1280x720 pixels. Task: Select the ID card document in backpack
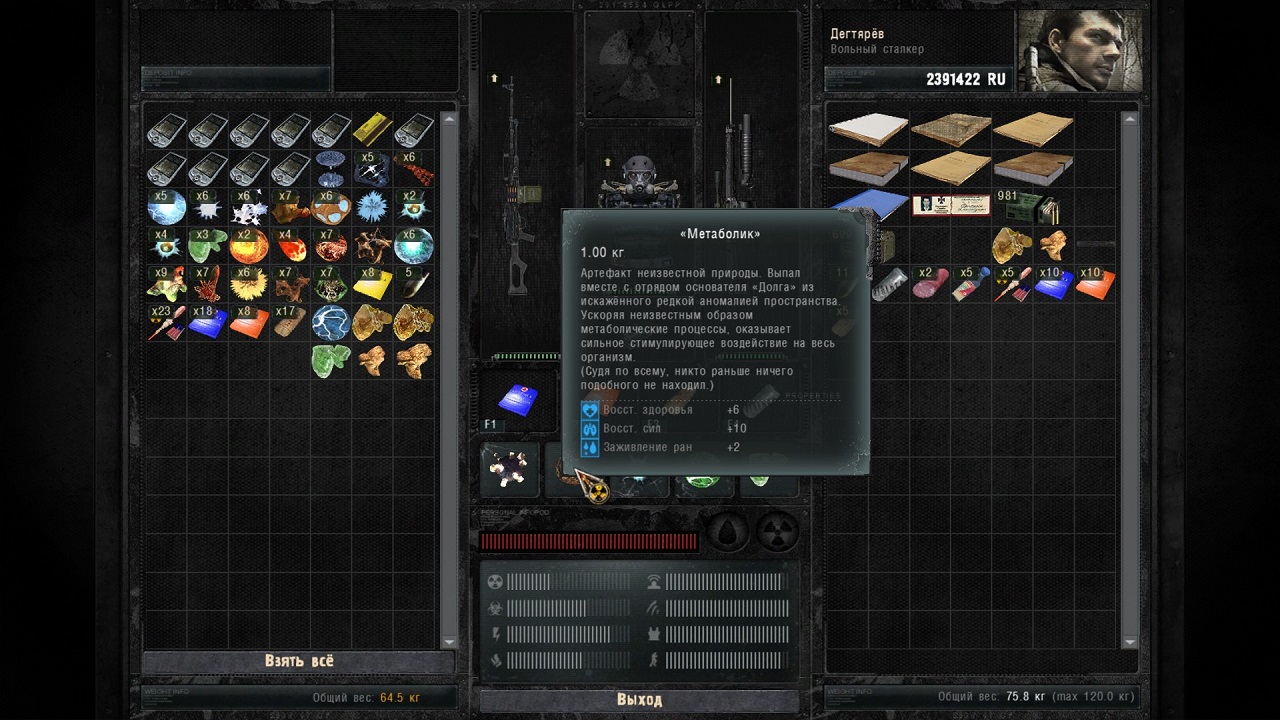pyautogui.click(x=950, y=205)
